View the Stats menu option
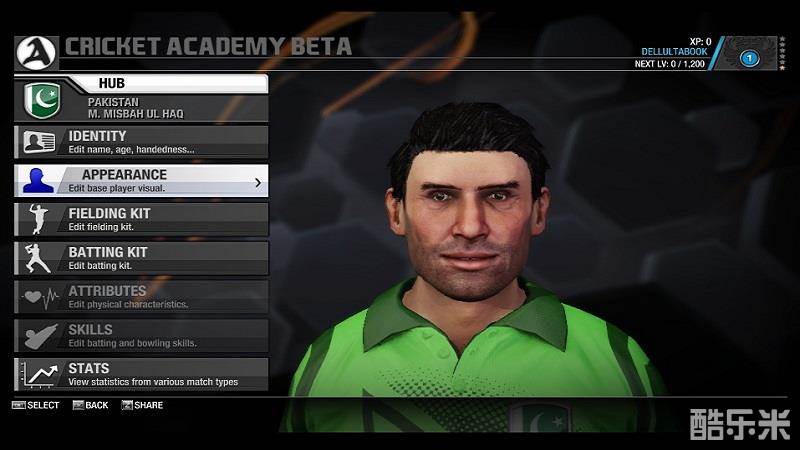This screenshot has height=450, width=800. coord(142,374)
